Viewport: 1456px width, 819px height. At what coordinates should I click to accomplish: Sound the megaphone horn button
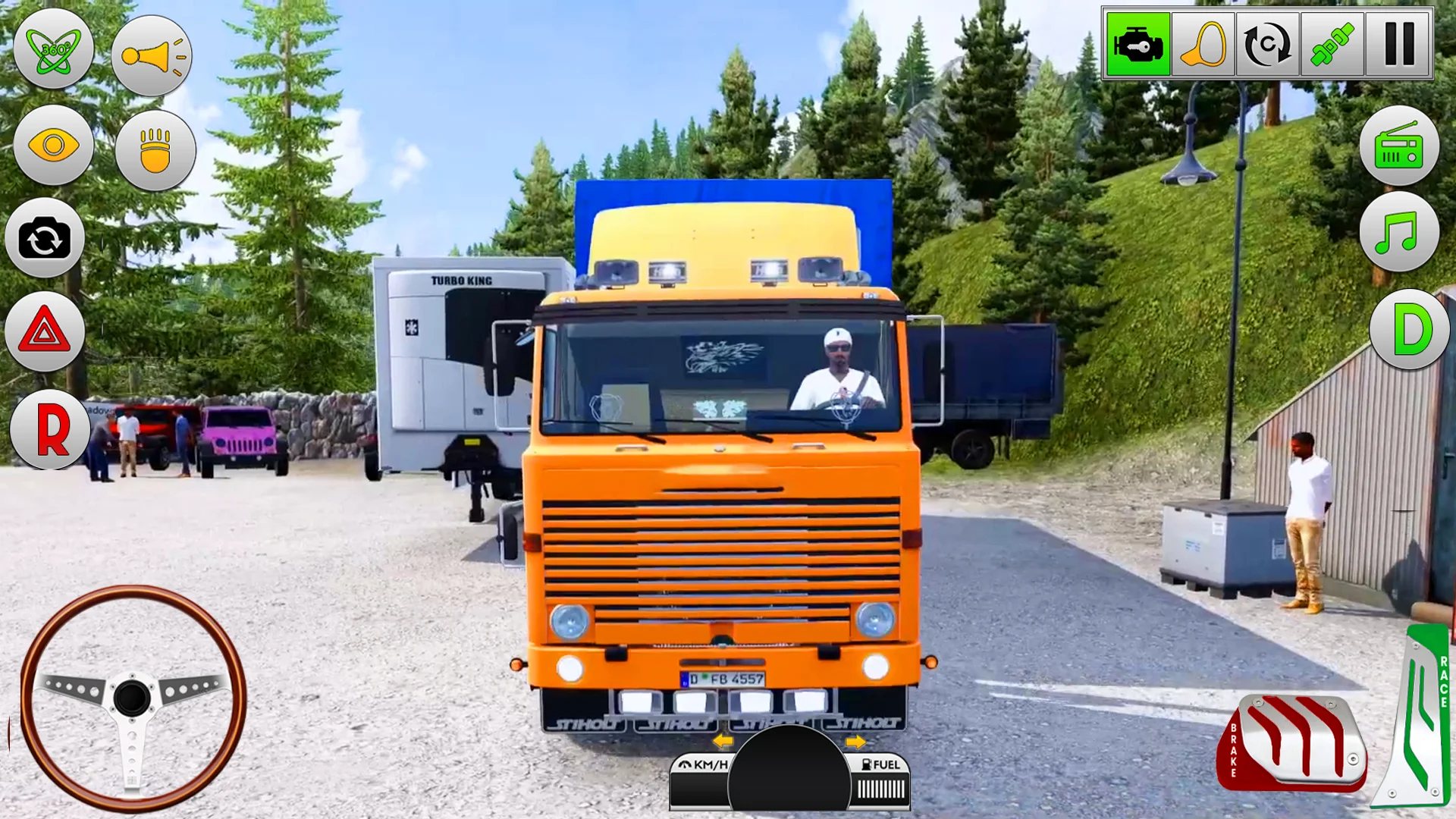pos(152,56)
